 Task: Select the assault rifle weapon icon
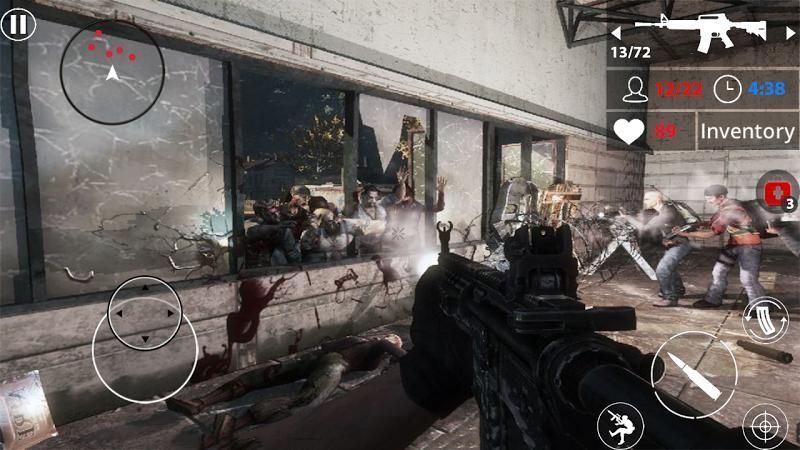coord(700,32)
